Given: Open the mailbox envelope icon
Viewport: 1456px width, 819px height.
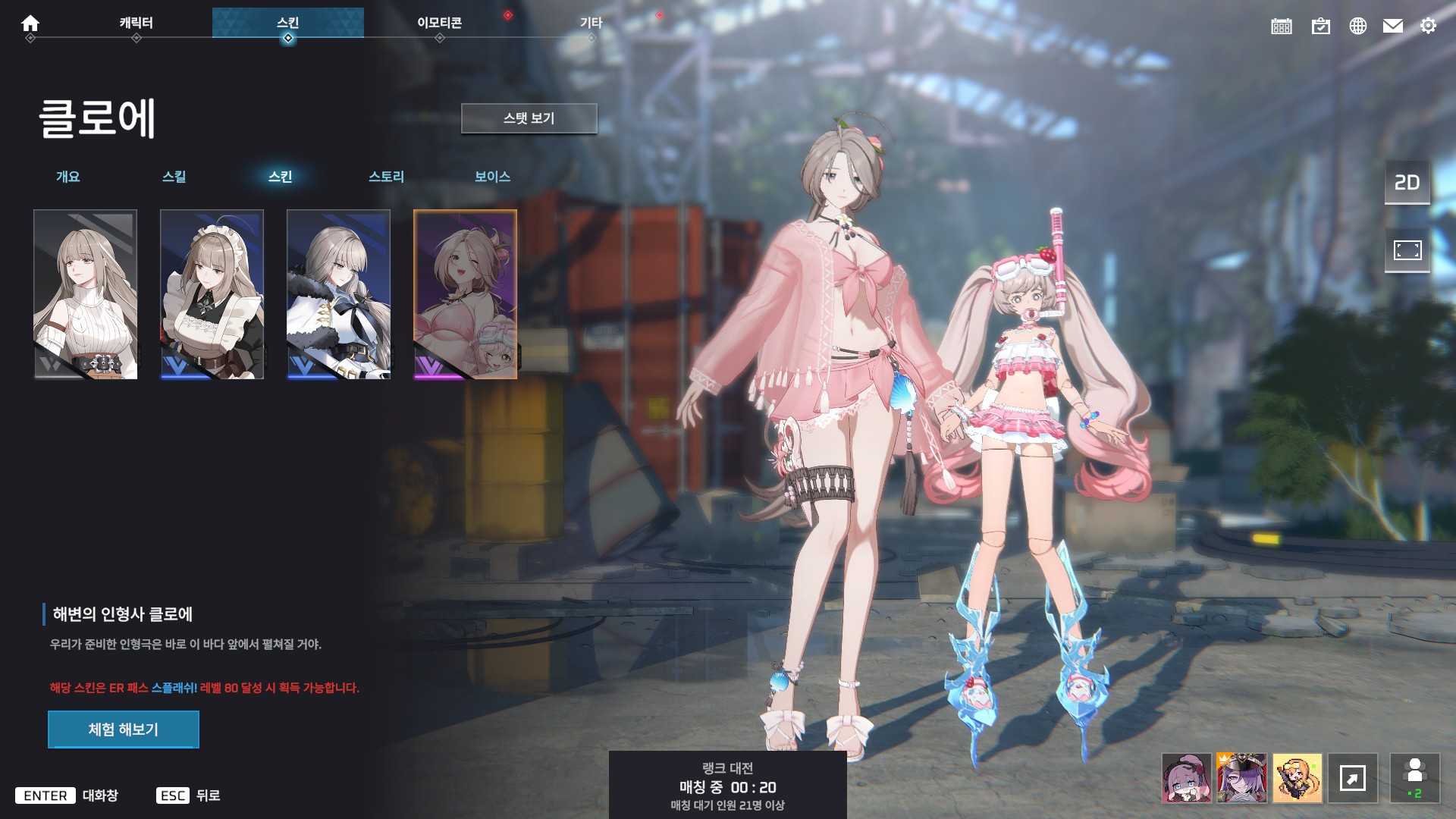Looking at the screenshot, I should (1393, 27).
